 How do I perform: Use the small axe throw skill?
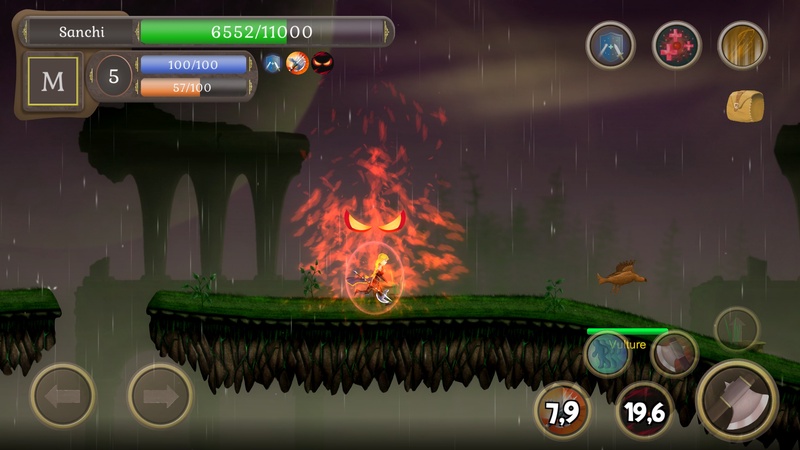(674, 353)
